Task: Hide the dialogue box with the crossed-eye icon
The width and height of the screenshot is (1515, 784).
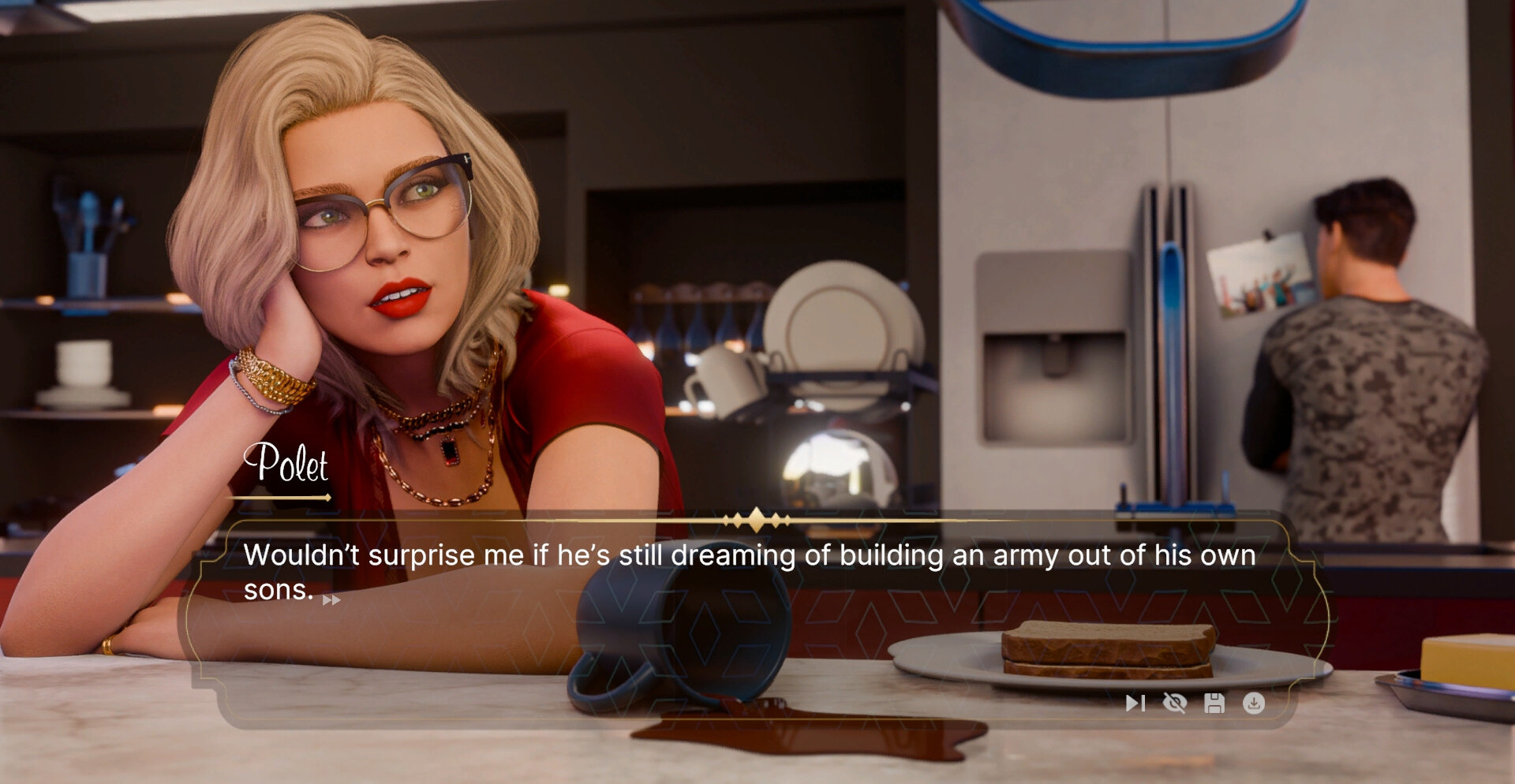Action: (1175, 703)
